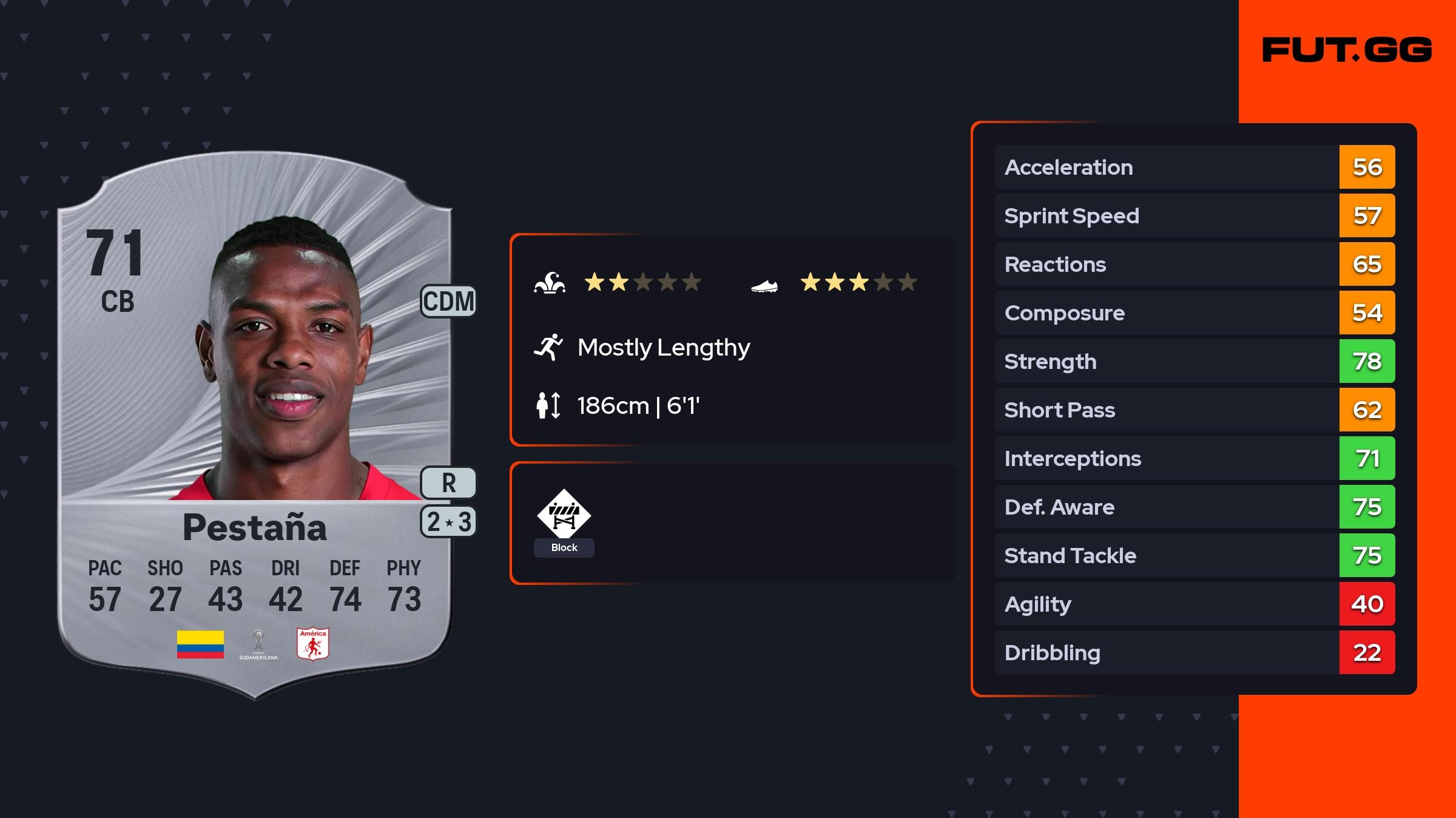Viewport: 1456px width, 818px height.
Task: Select the Agility stat row
Action: tap(1194, 604)
